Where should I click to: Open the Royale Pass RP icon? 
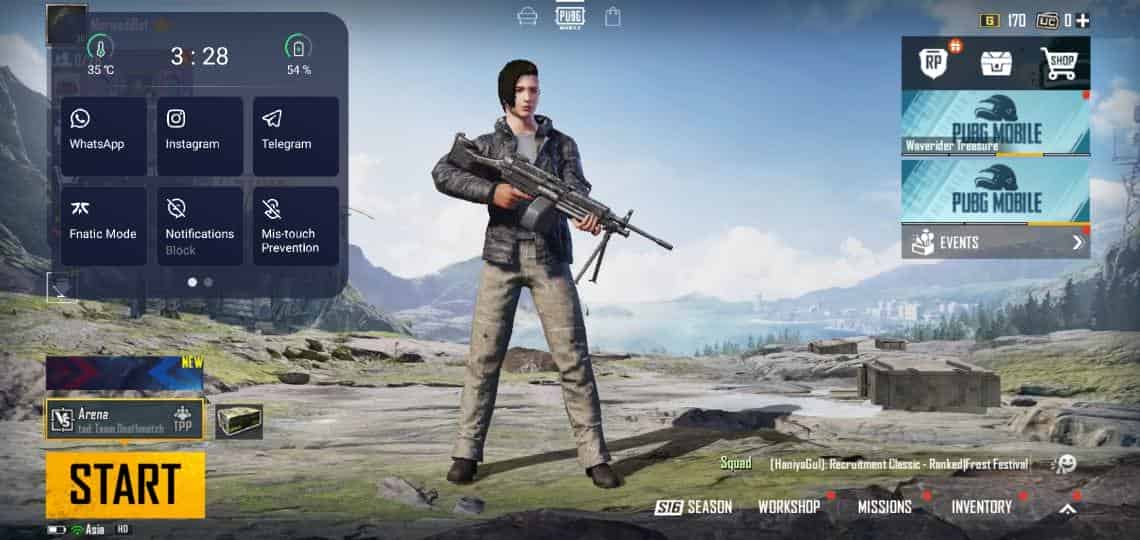[x=935, y=64]
